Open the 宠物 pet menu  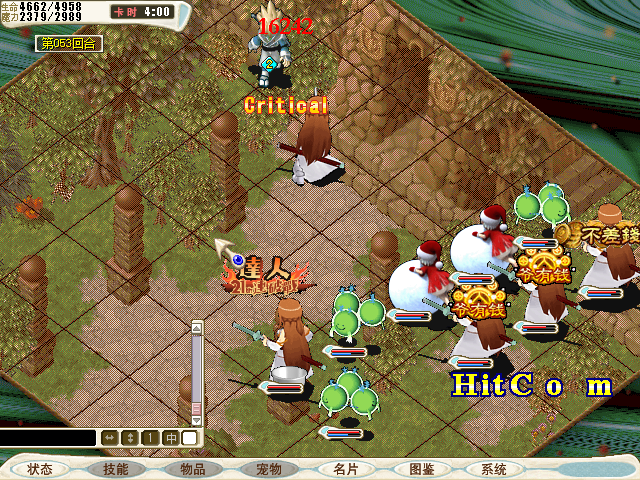click(x=268, y=468)
